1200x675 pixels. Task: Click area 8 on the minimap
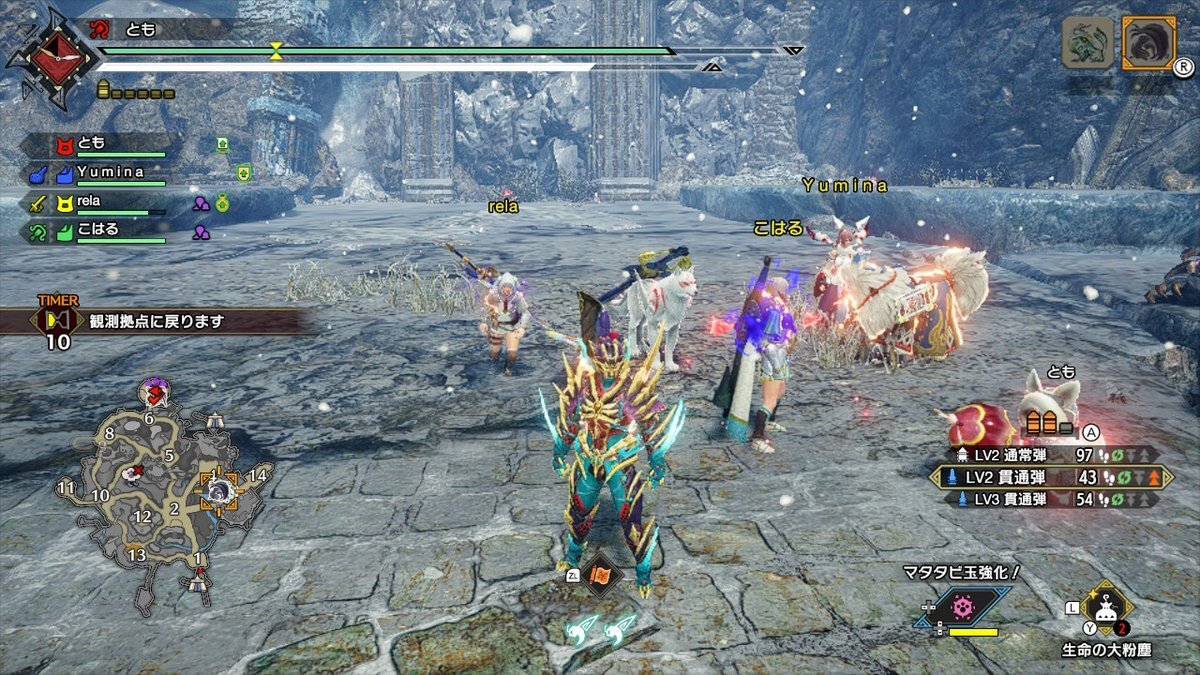[109, 434]
